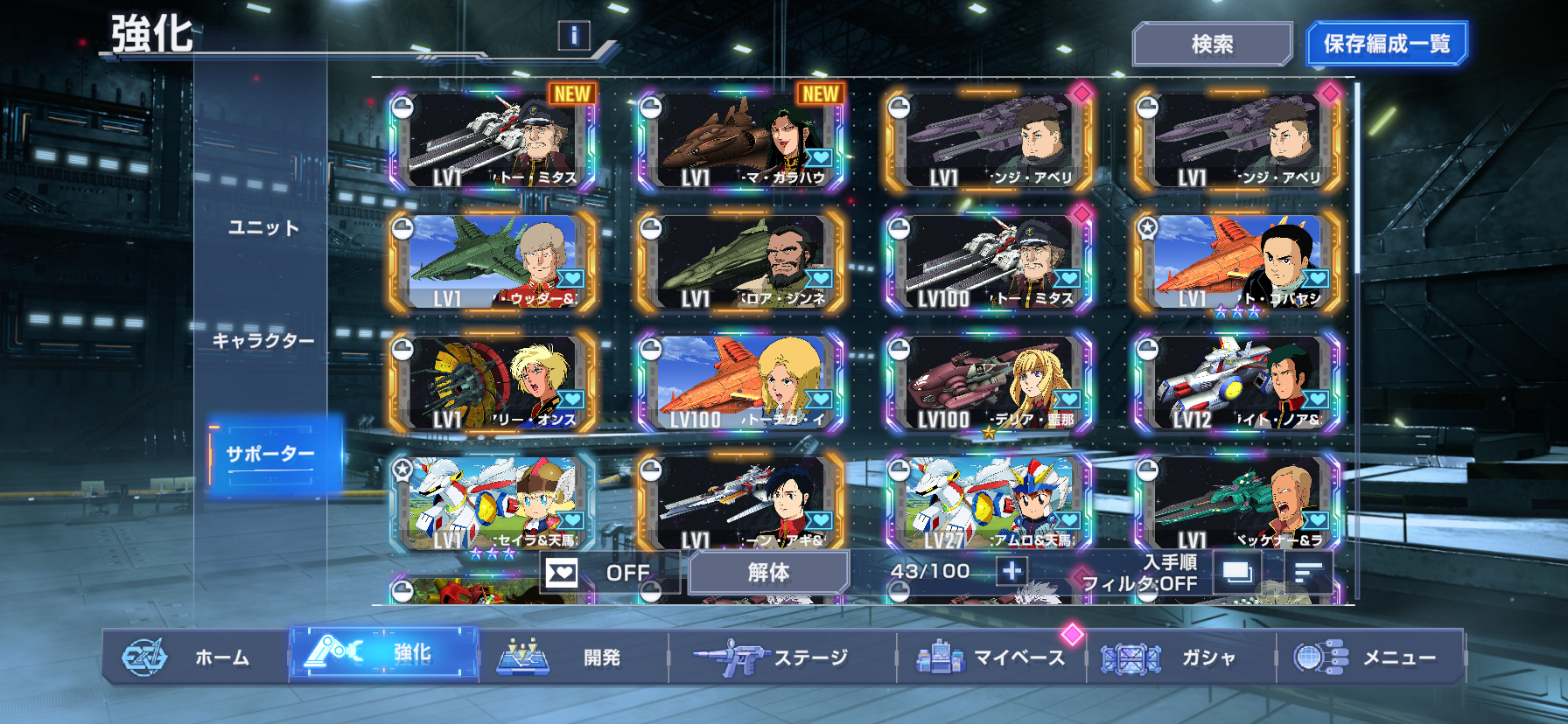Switch to the ユニット tab
This screenshot has height=724, width=1568.
pyautogui.click(x=263, y=228)
